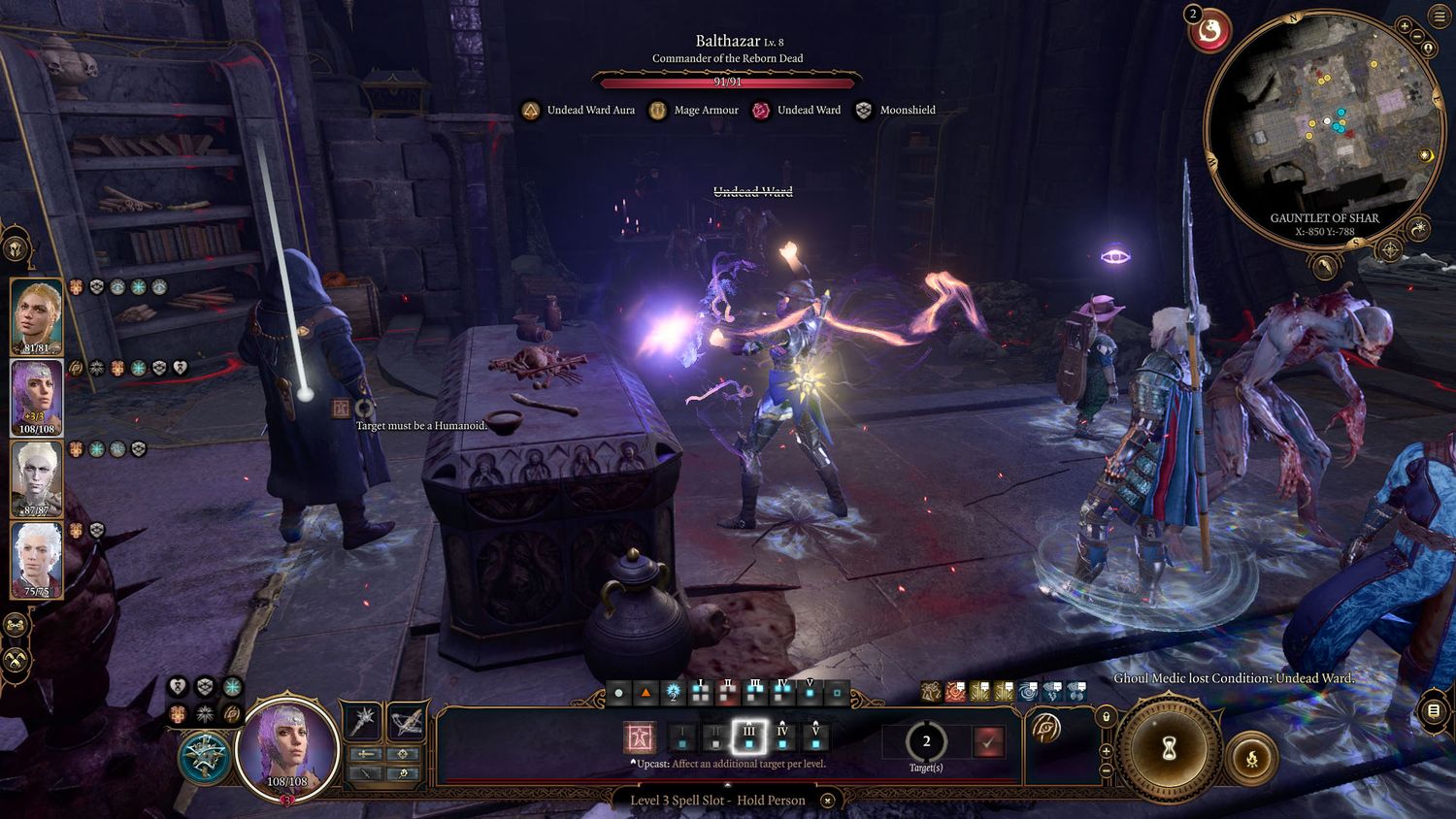The height and width of the screenshot is (819, 1456).
Task: Equip the crossbow ranged weapon slot
Action: pos(407,720)
